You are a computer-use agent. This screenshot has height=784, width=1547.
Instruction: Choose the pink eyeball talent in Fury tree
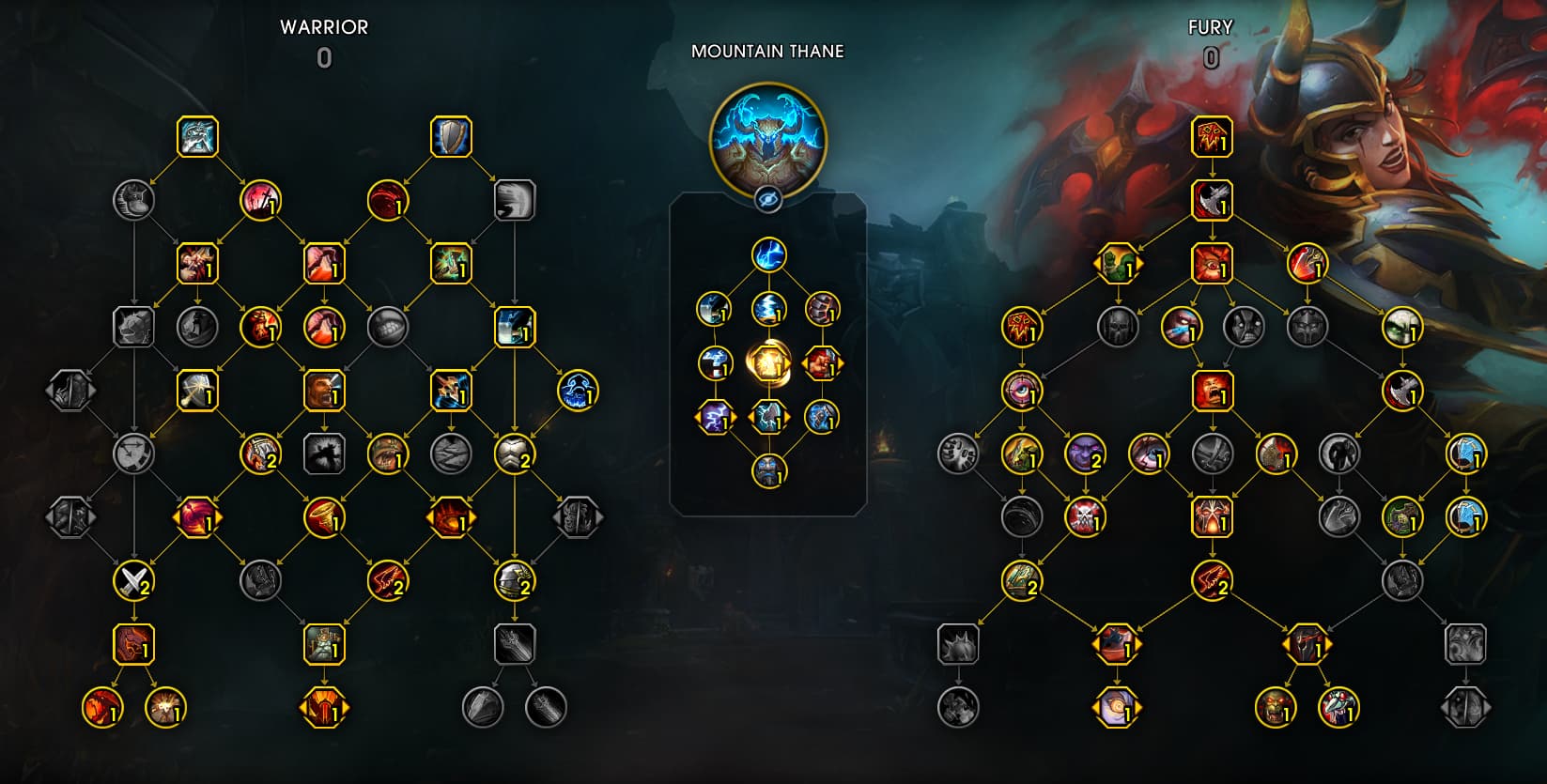pos(1021,391)
